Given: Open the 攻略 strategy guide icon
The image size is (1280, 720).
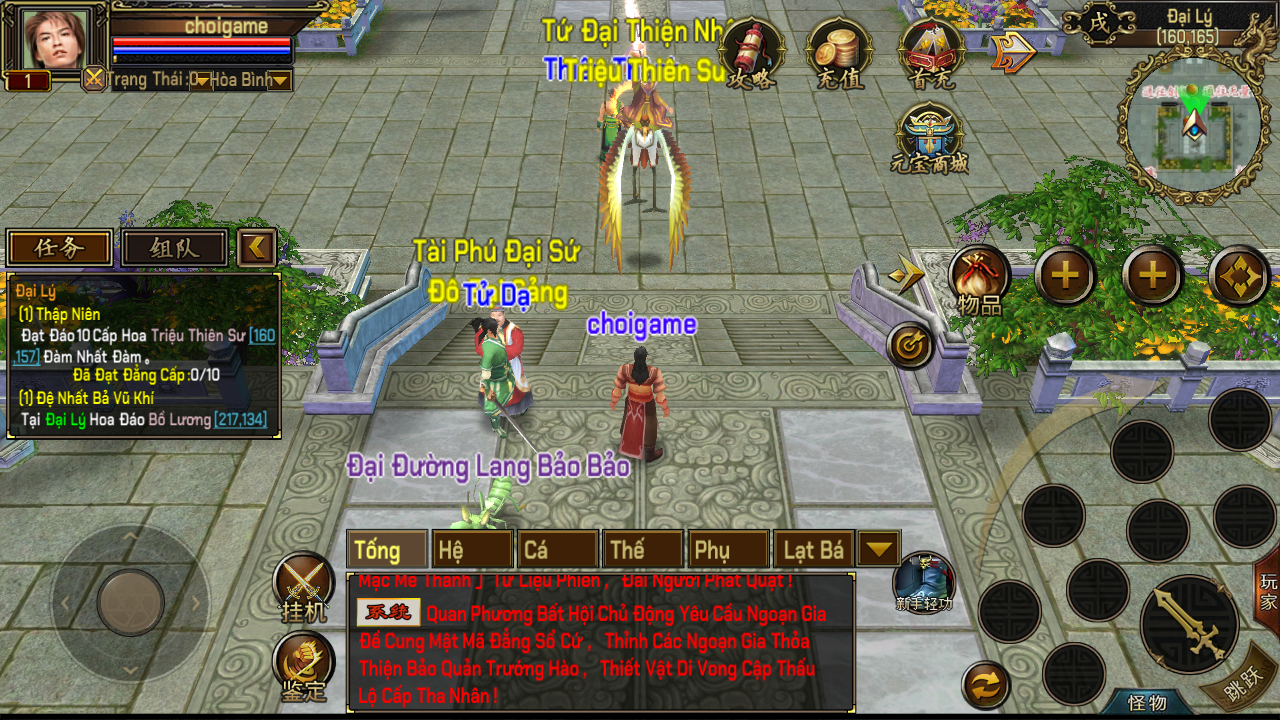Looking at the screenshot, I should (751, 53).
